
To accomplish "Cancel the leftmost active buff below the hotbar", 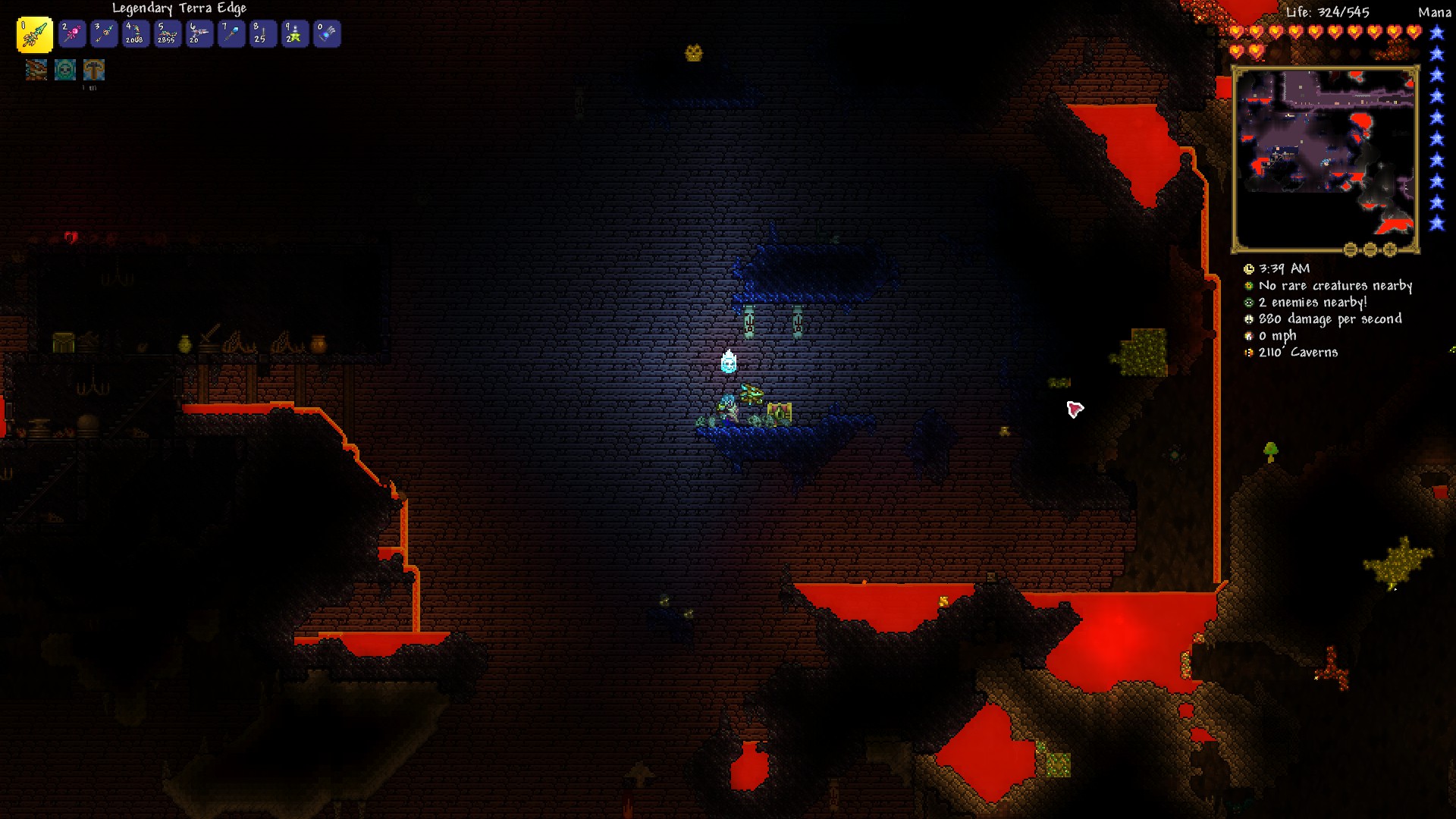I will 36,70.
